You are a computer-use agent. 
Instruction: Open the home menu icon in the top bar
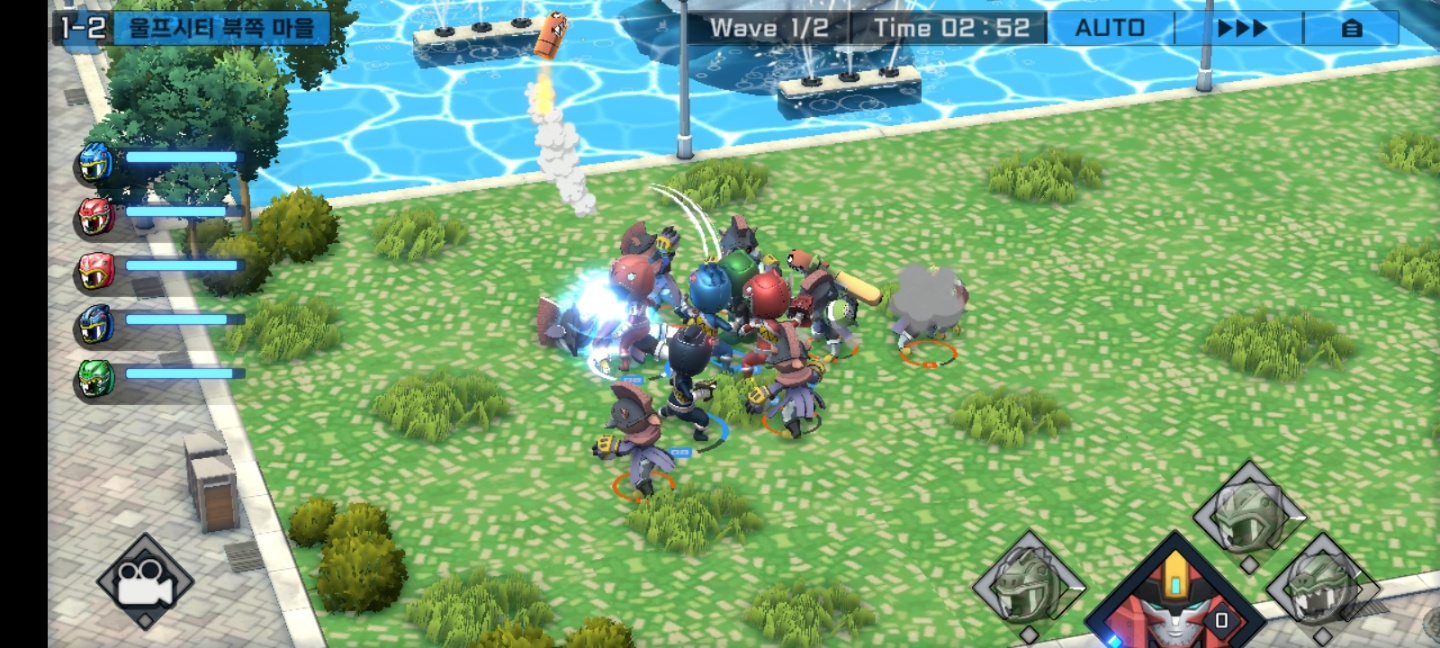1351,28
